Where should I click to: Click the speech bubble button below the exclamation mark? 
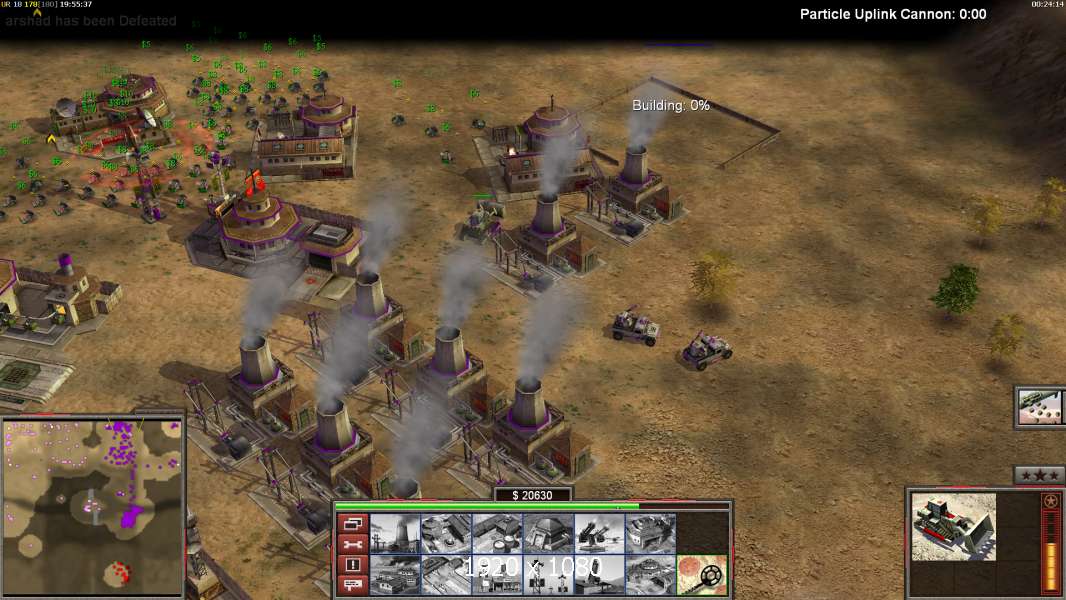(352, 585)
